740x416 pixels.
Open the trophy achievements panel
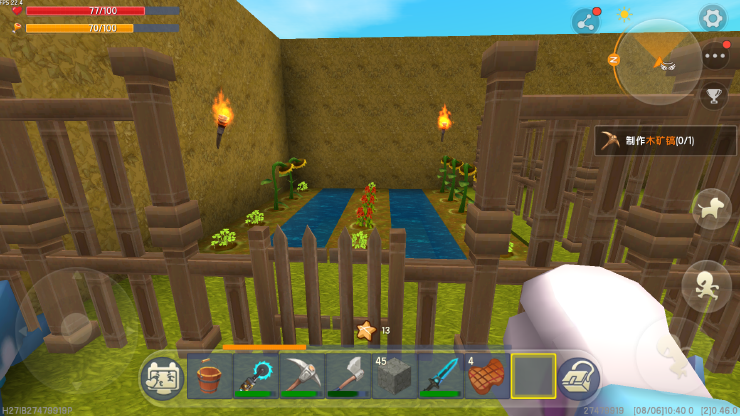coord(713,96)
